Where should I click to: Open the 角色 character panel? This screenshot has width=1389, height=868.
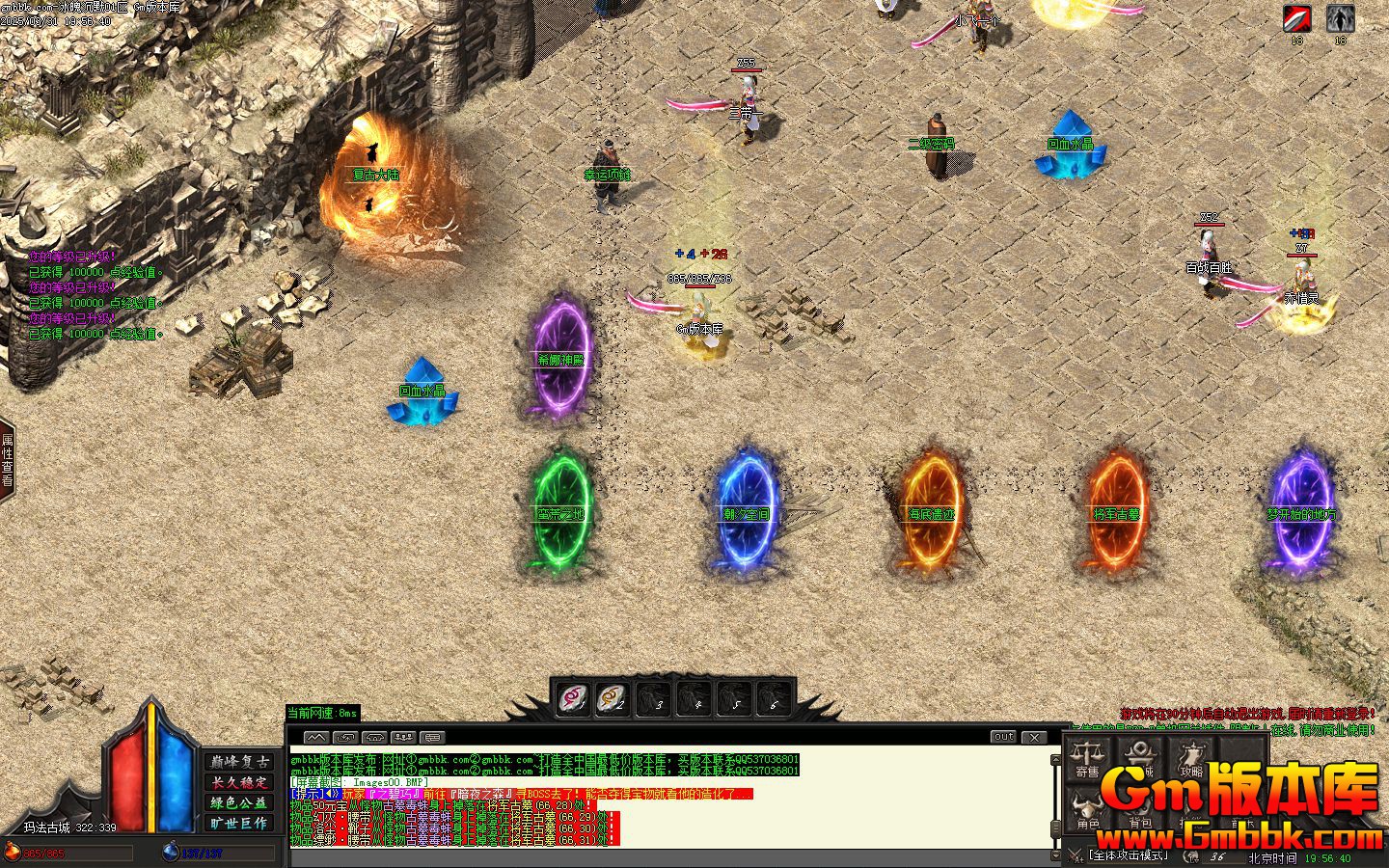click(1088, 812)
